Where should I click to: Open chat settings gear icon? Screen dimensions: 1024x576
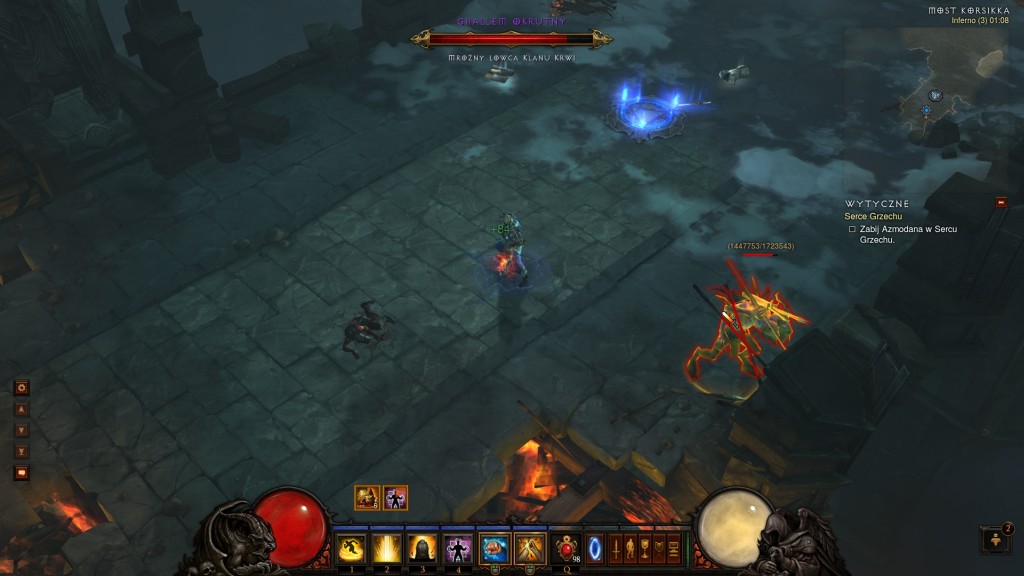coord(21,387)
